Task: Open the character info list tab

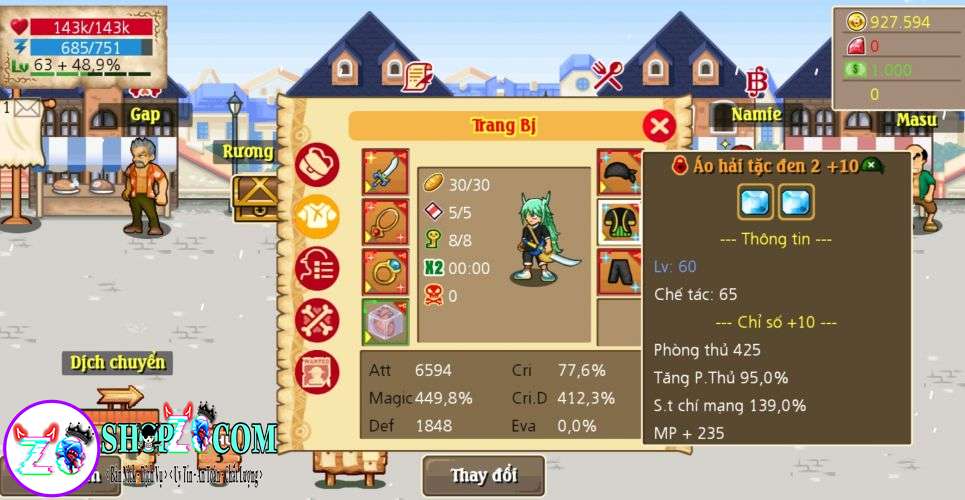Action: 318,268
